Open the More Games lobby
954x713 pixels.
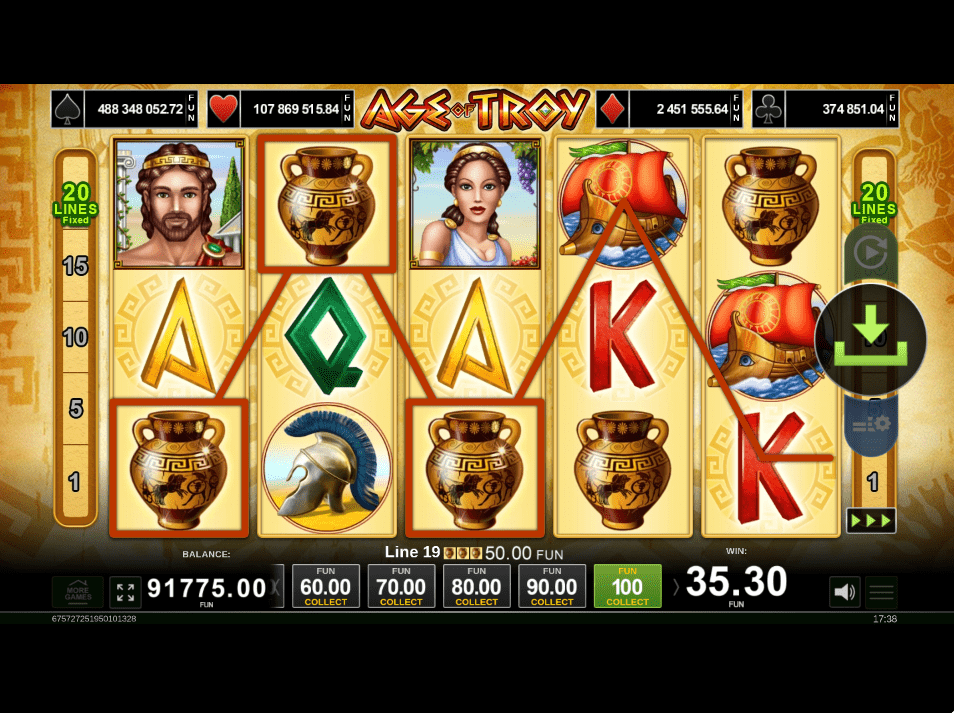(x=77, y=592)
